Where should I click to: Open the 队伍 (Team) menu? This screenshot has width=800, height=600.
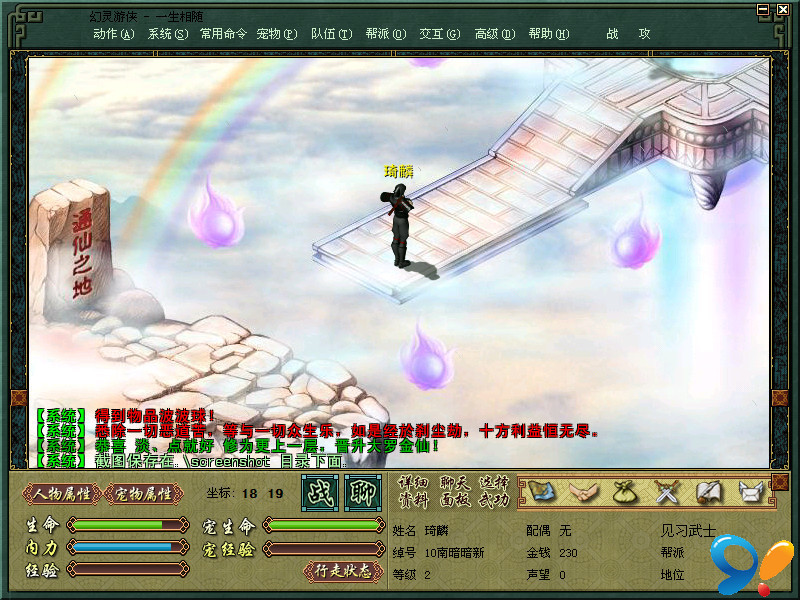(331, 33)
